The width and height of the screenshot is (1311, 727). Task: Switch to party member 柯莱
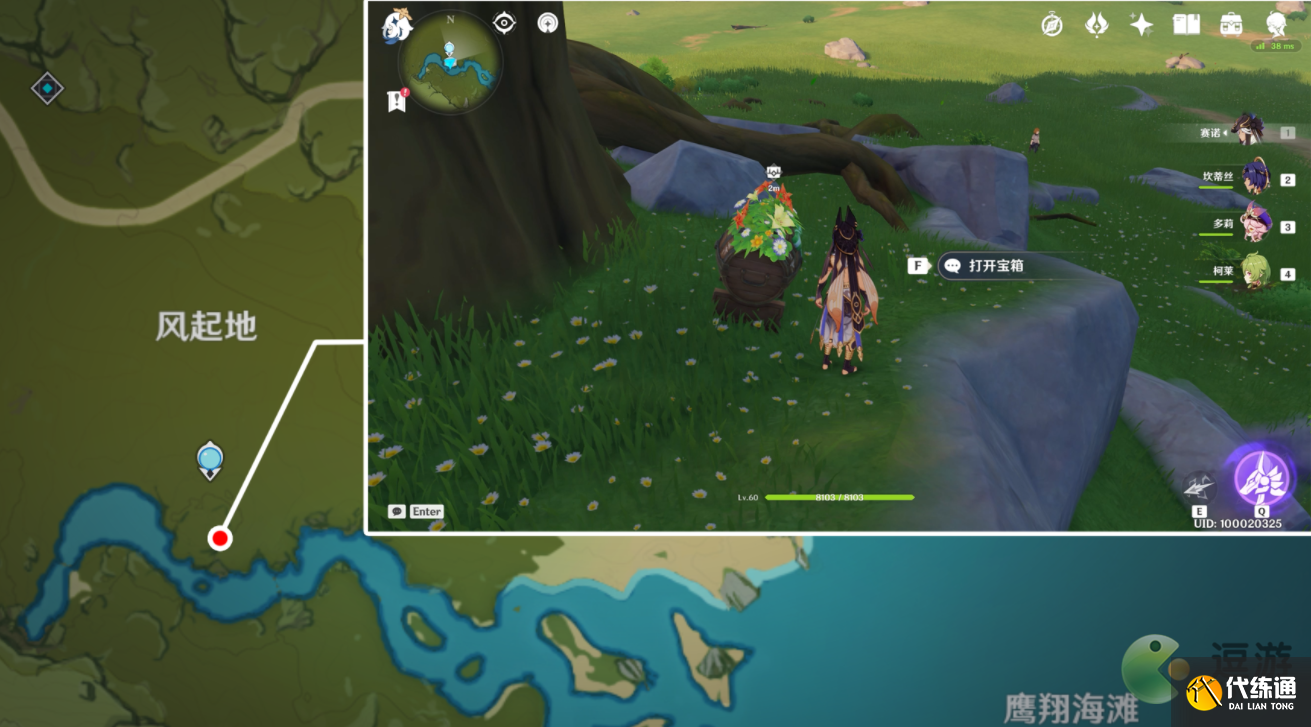[x=1255, y=272]
